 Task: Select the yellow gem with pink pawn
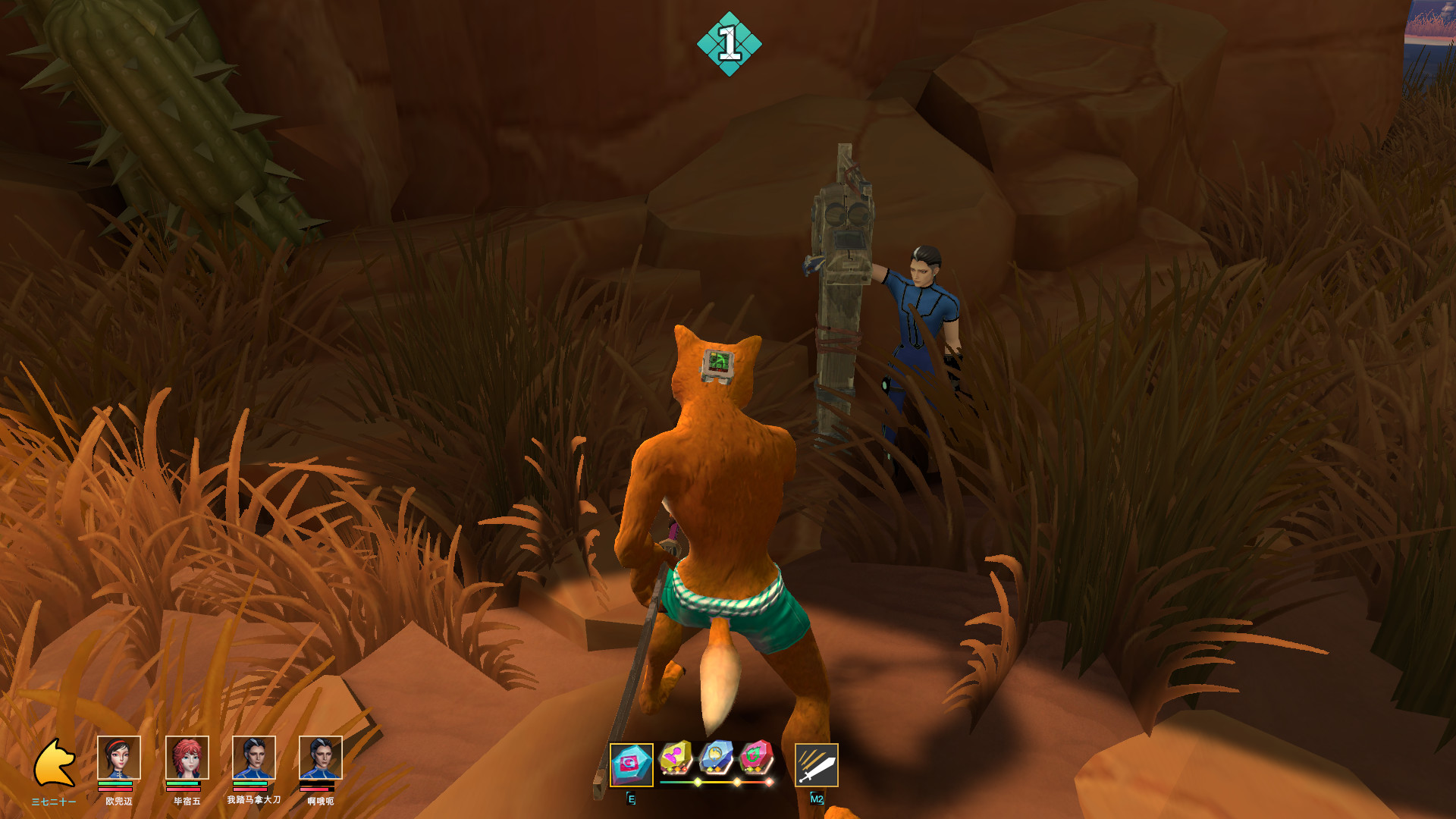coord(675,757)
